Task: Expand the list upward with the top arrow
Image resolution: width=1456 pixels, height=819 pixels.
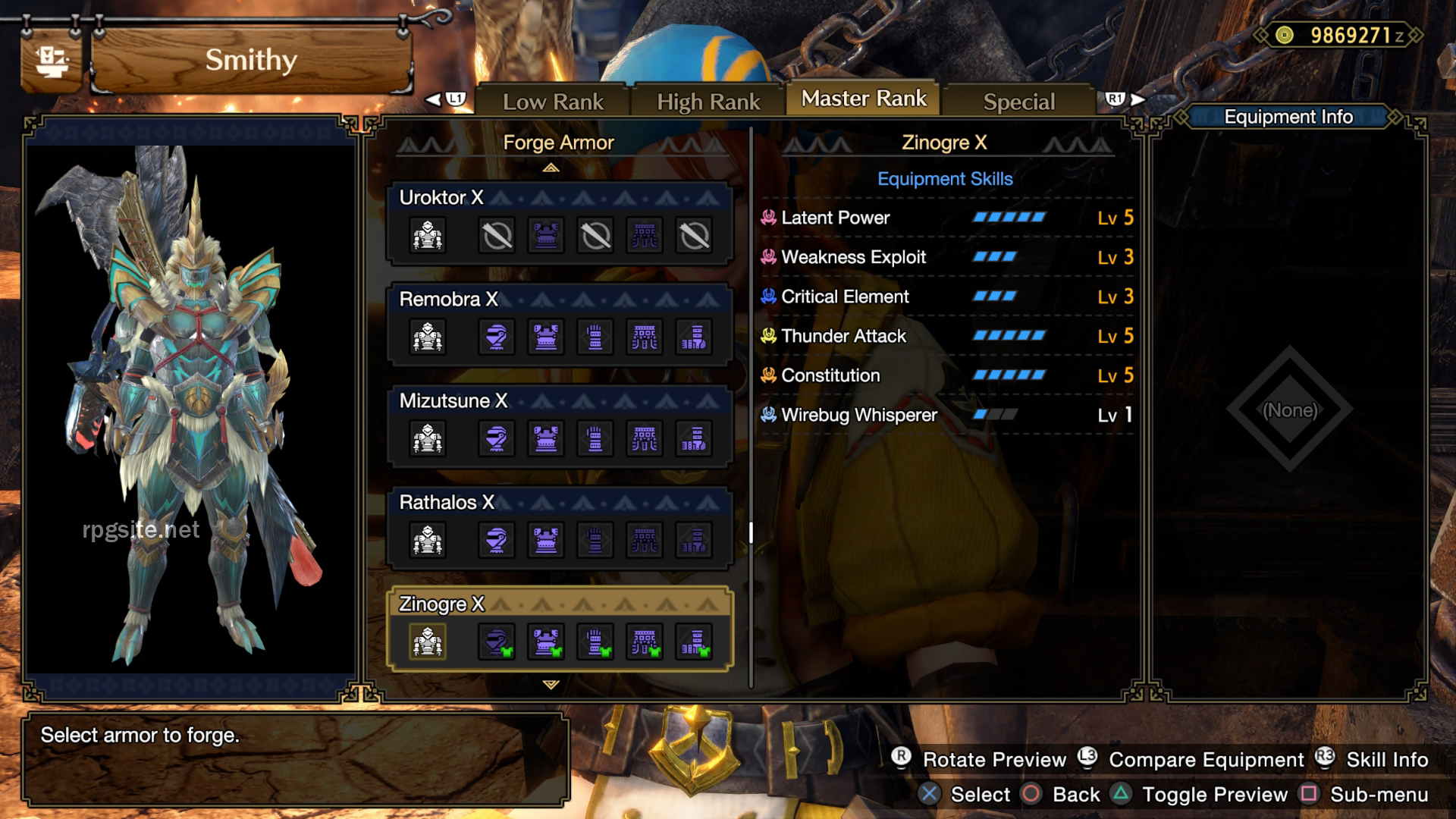Action: (551, 167)
